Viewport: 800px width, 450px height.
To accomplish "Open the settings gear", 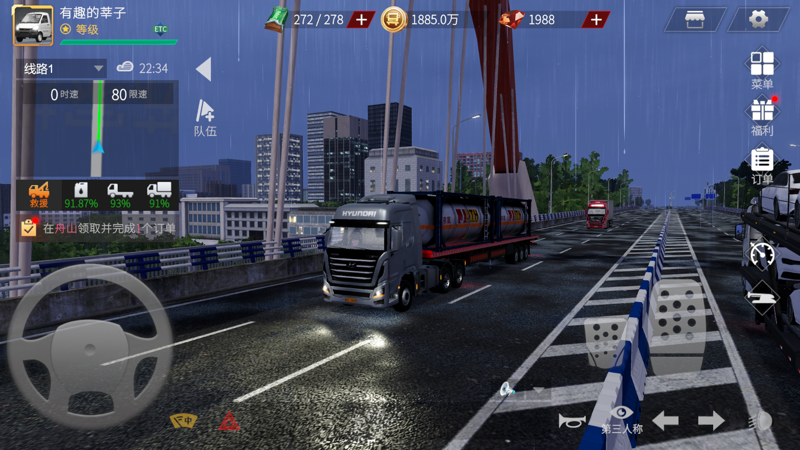I will point(759,19).
